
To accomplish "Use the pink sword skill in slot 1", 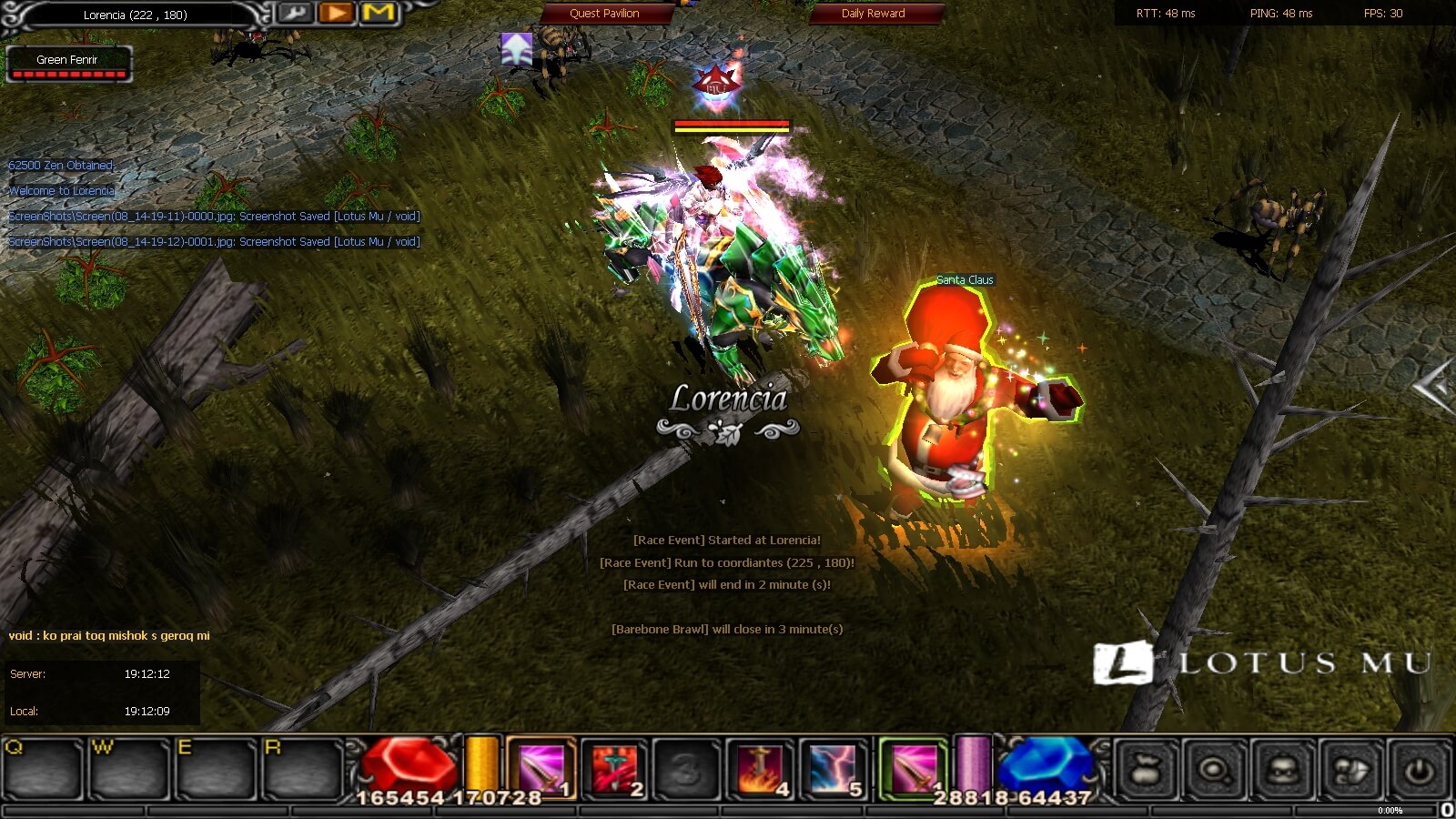I will 542,769.
